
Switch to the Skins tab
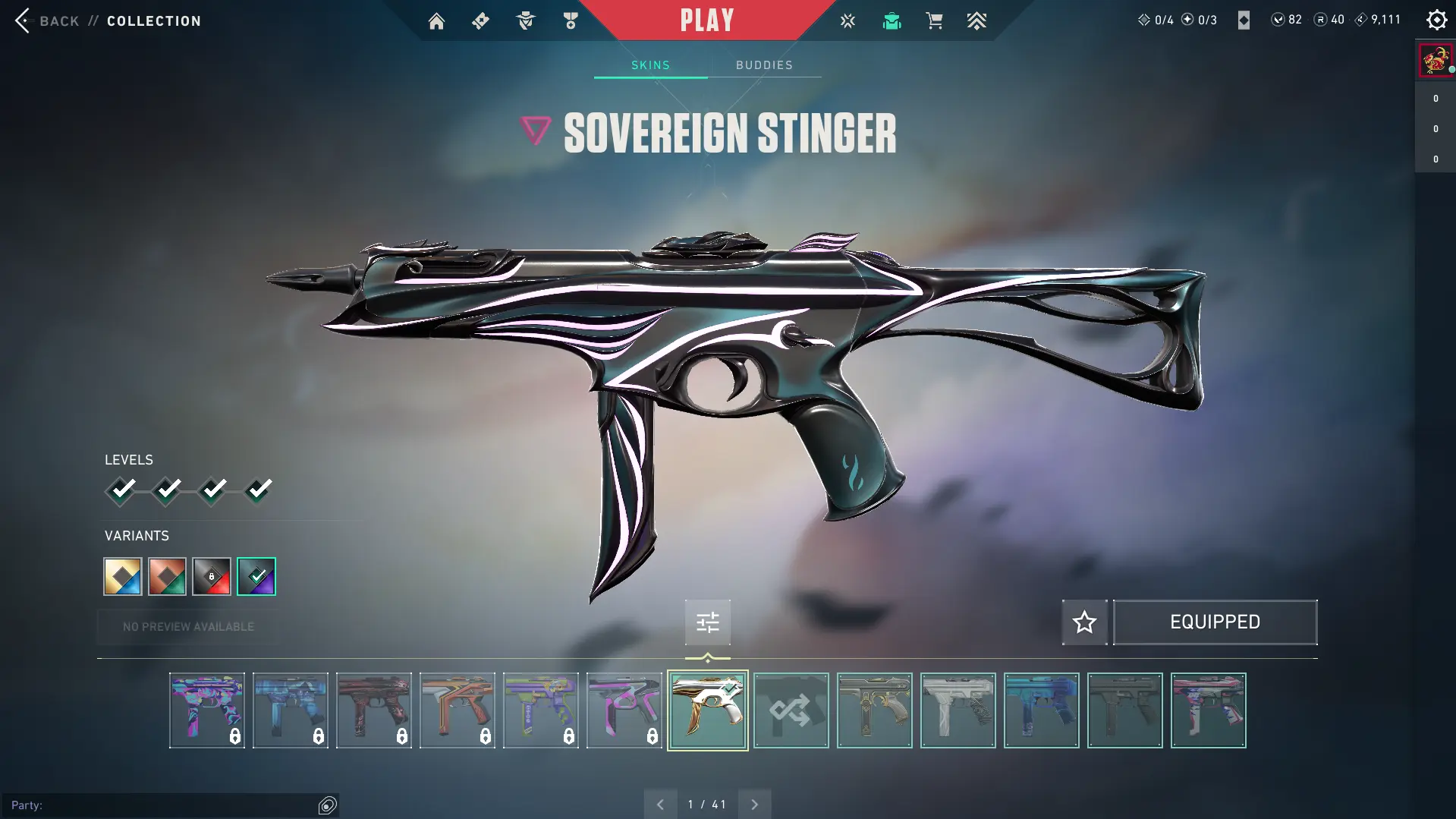click(650, 65)
